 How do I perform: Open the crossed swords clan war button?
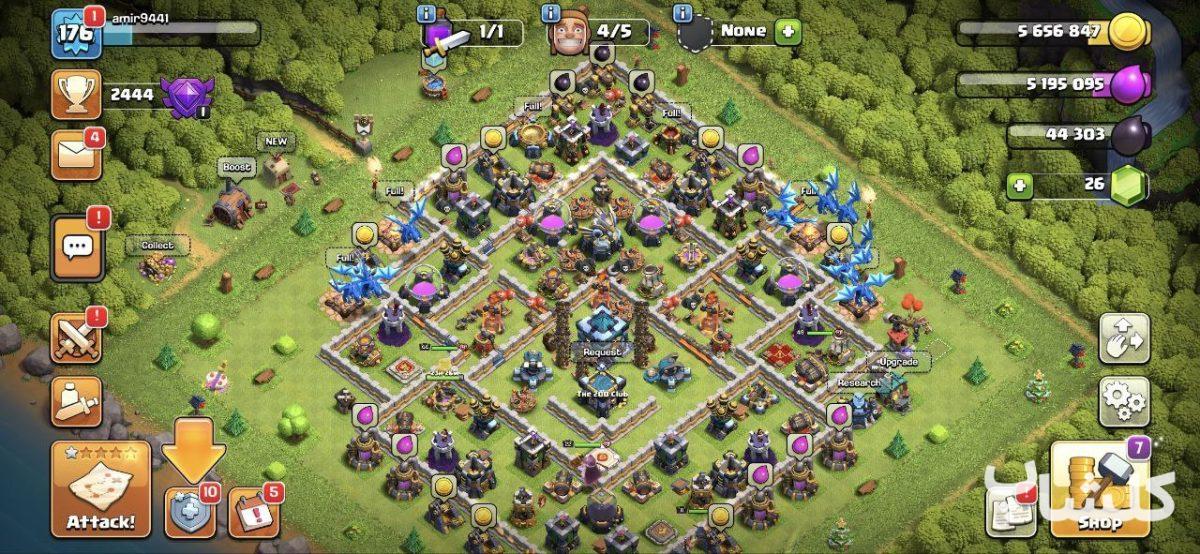point(76,338)
